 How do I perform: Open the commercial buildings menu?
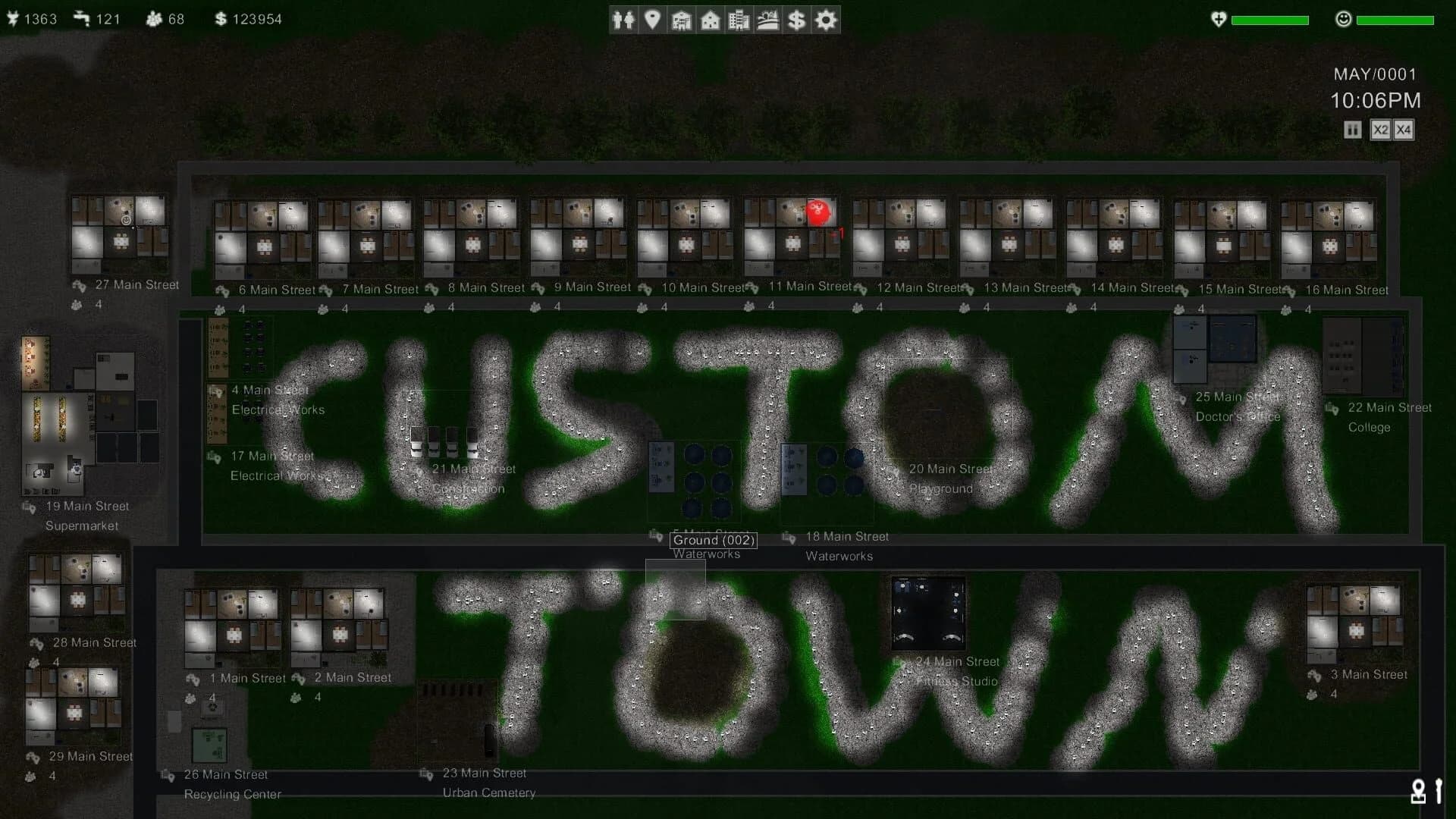tap(738, 20)
